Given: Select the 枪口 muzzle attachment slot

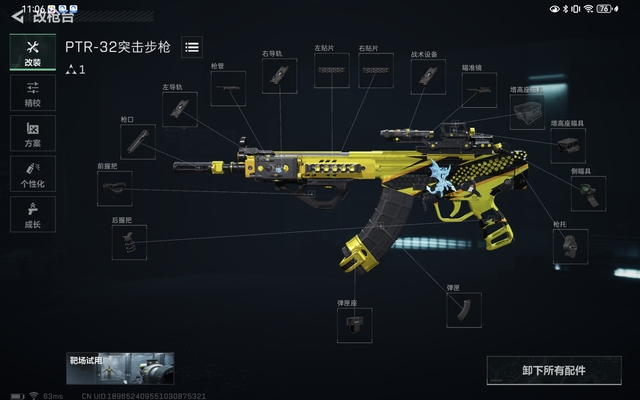Looking at the screenshot, I should [x=137, y=141].
